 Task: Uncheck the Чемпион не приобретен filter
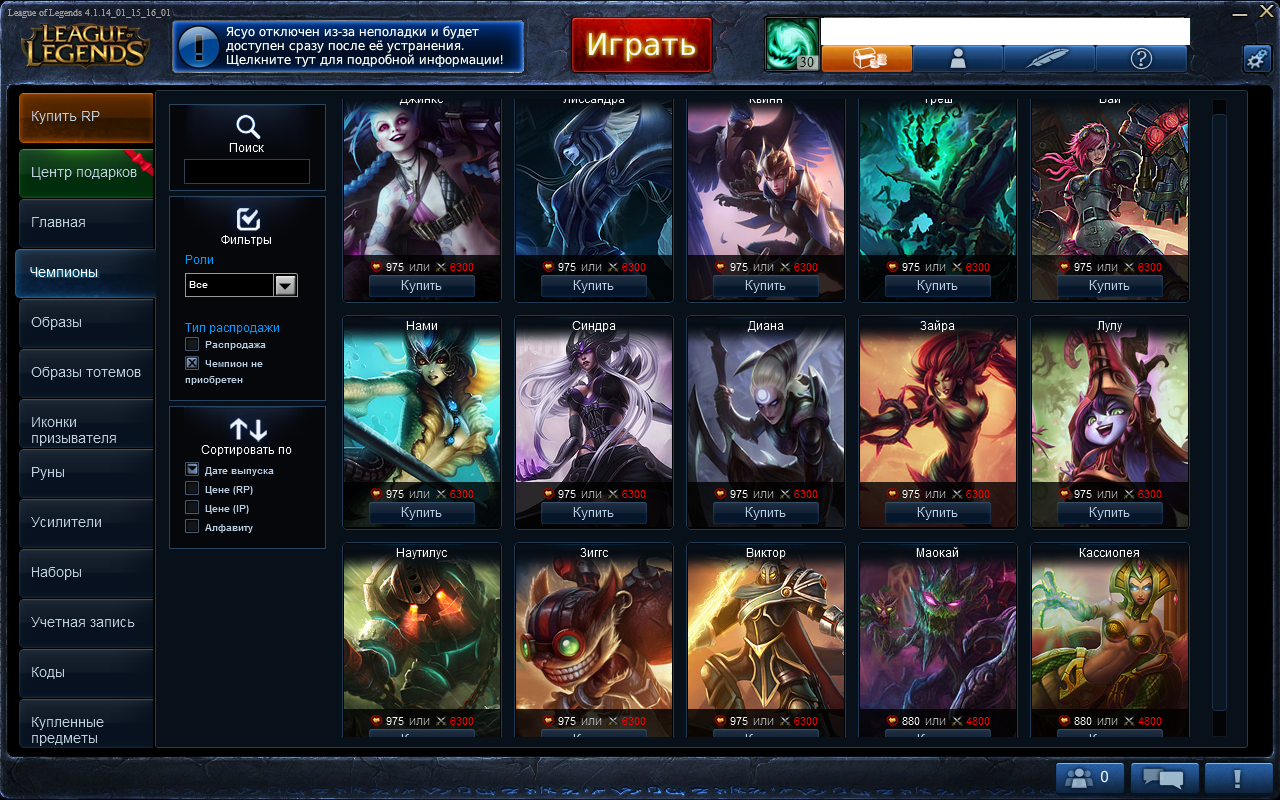(192, 363)
